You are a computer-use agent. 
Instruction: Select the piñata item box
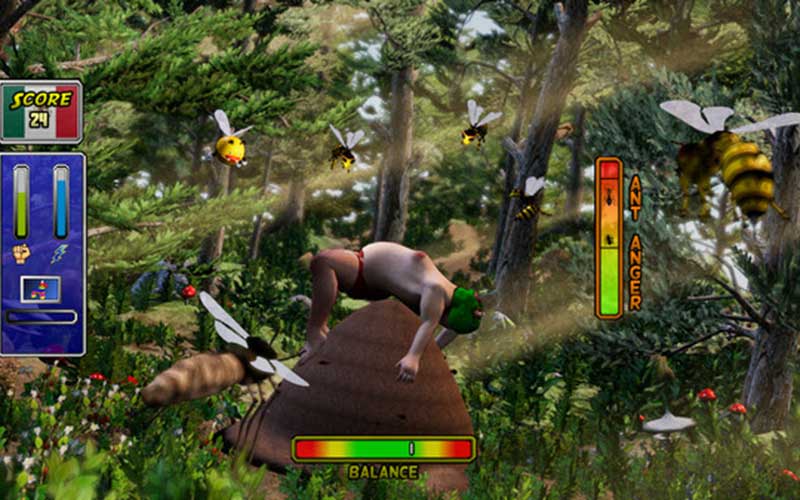point(40,289)
